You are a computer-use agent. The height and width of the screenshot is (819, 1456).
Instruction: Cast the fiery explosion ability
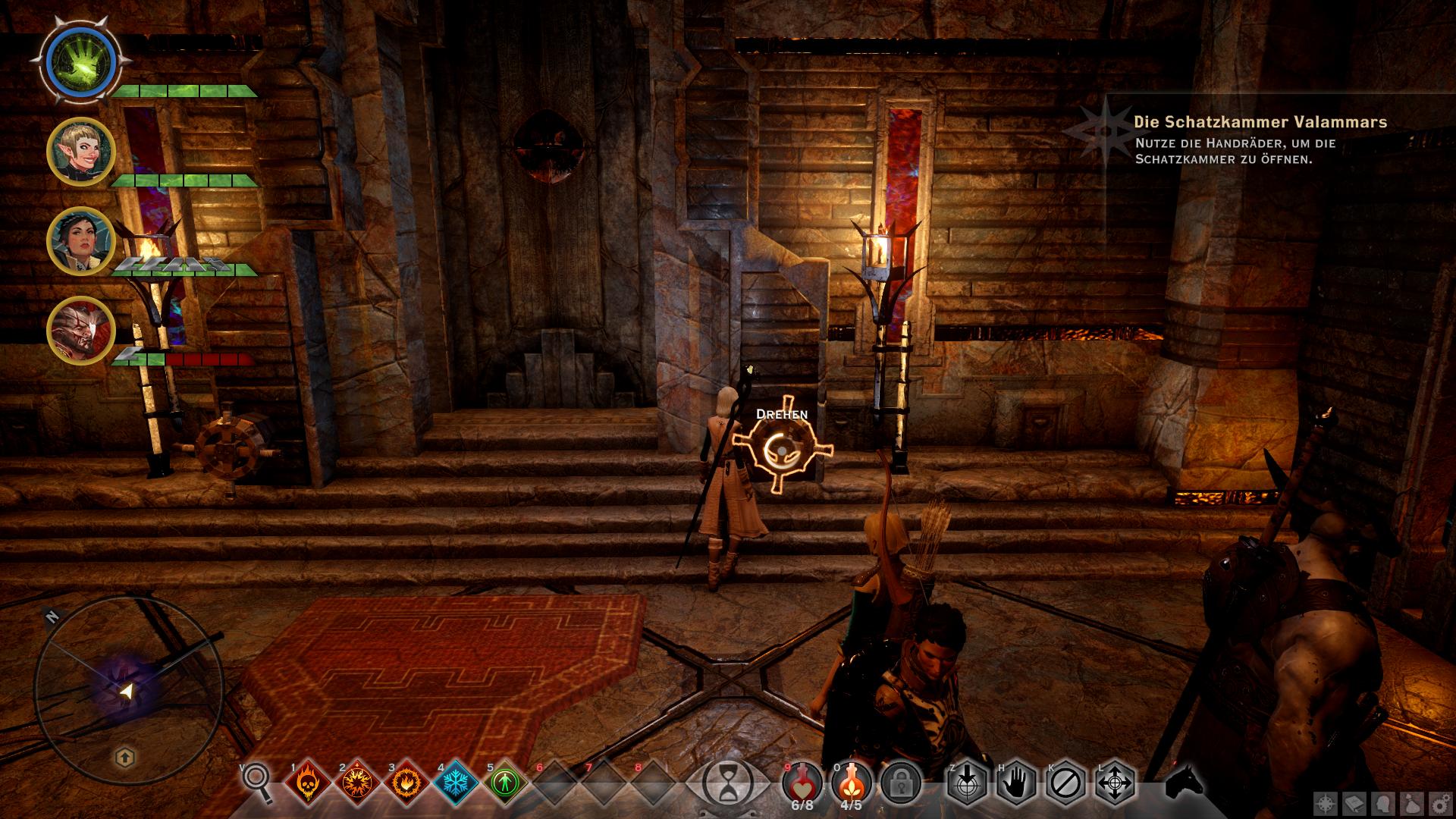(x=356, y=782)
